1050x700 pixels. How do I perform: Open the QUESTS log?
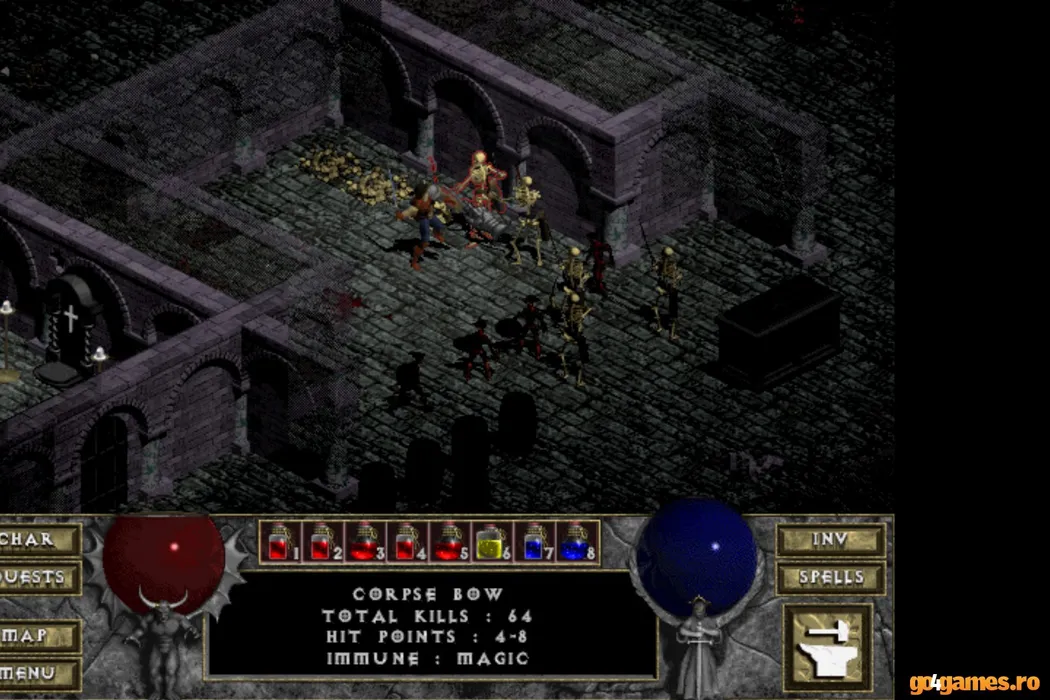click(38, 577)
